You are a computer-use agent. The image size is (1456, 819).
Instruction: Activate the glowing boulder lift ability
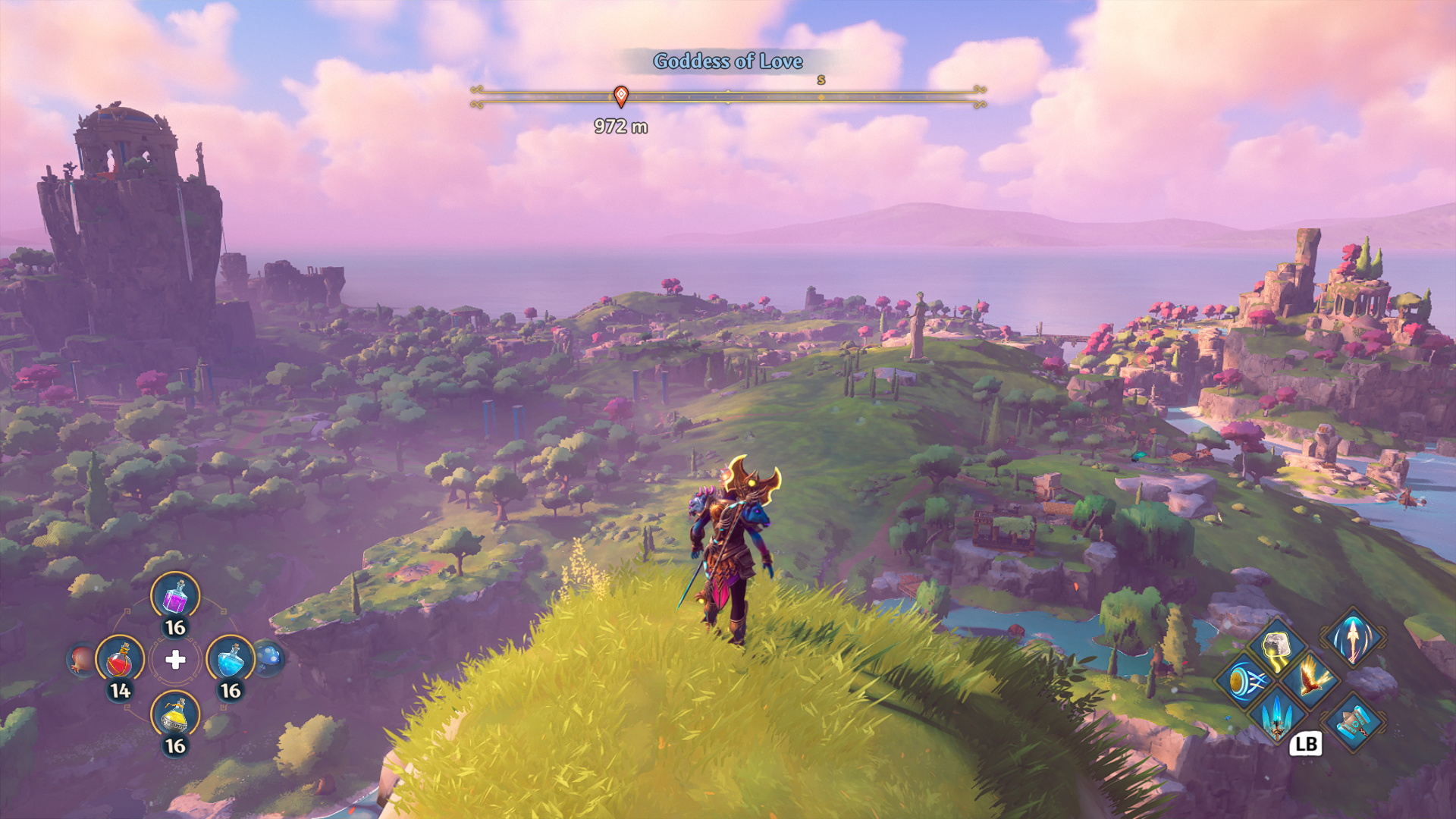pyautogui.click(x=1278, y=647)
